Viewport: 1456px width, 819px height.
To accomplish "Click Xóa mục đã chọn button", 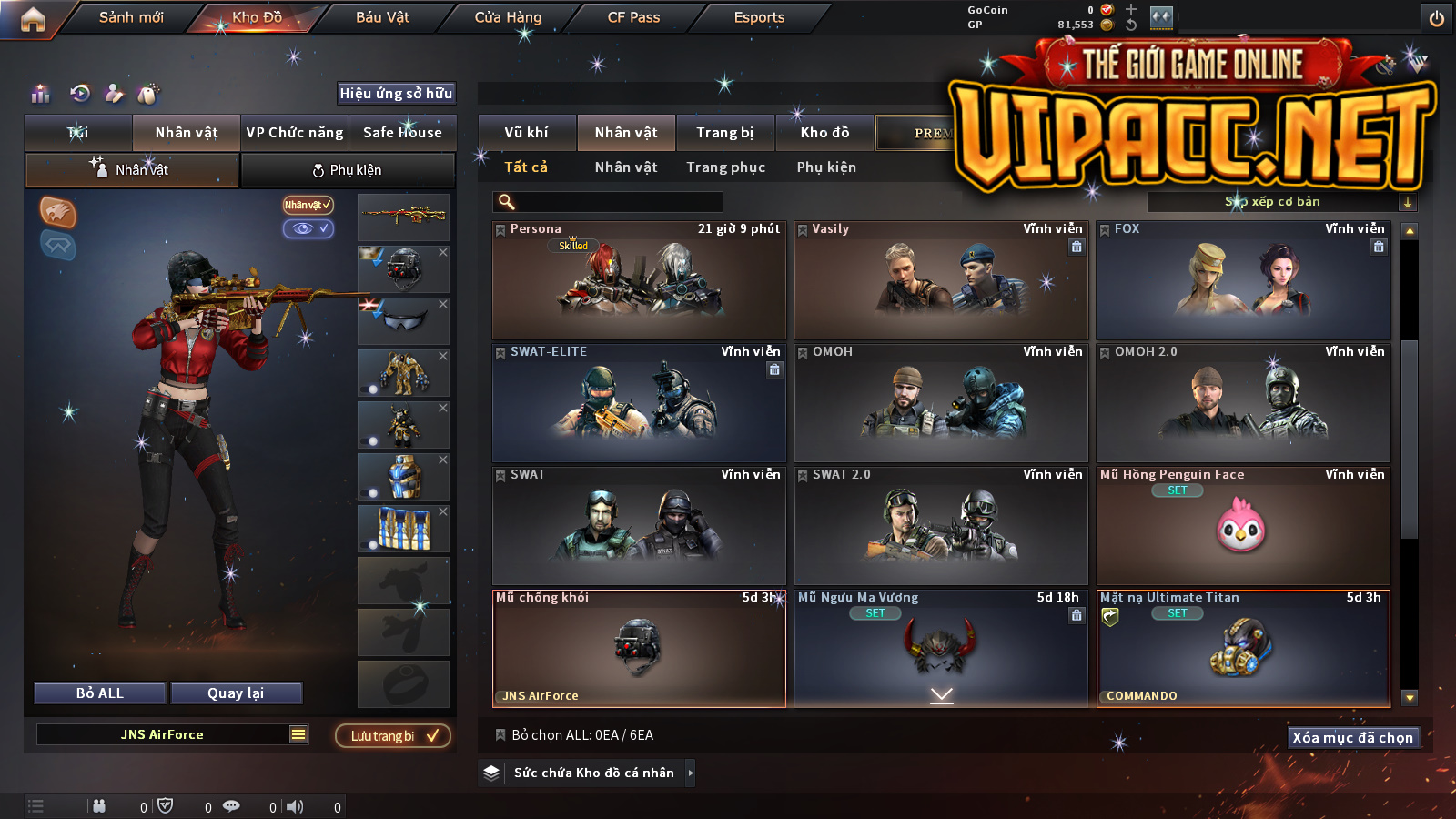I will click(1352, 738).
